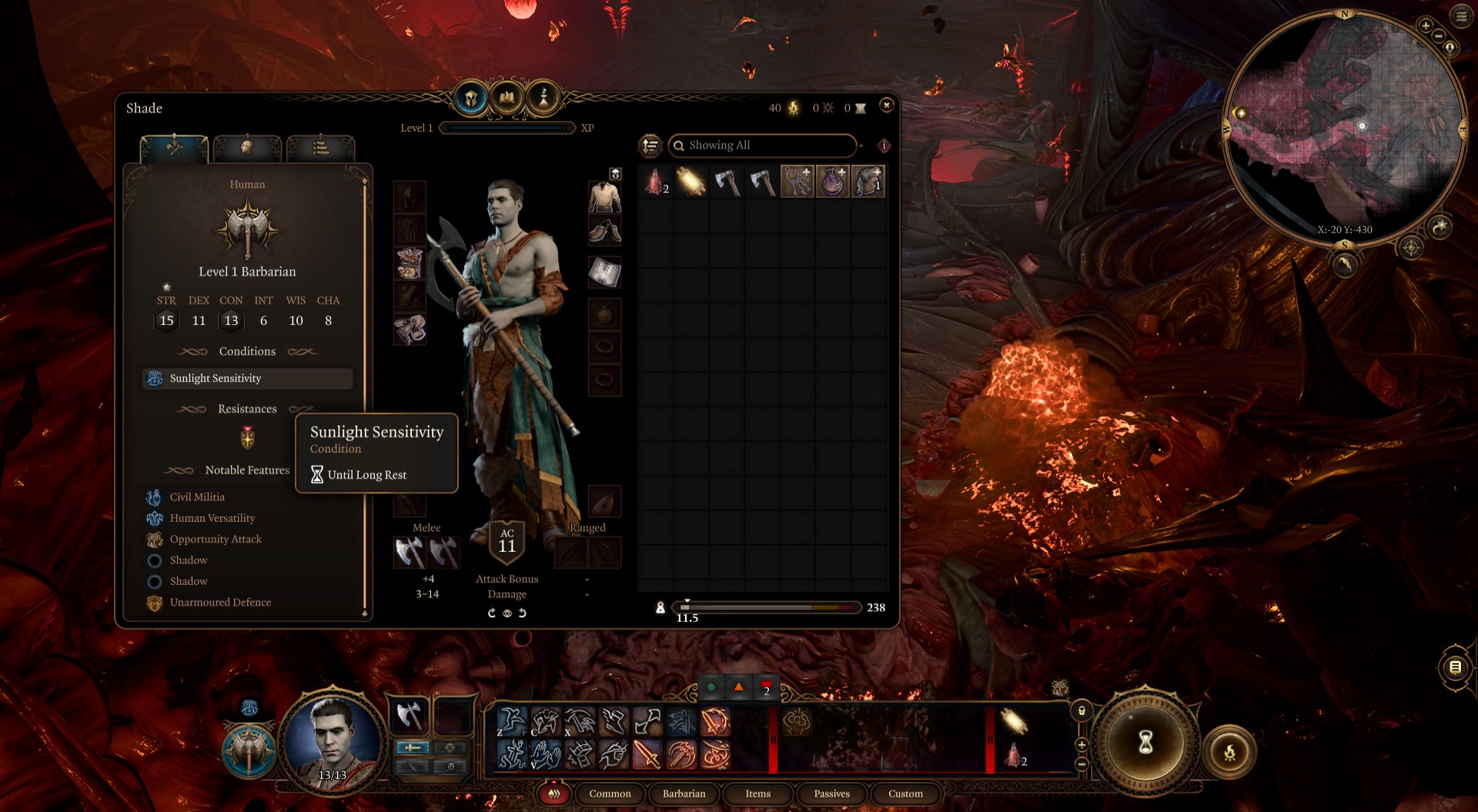This screenshot has width=1478, height=812.
Task: Switch to the Barbarian hotbar tab
Action: [x=684, y=794]
